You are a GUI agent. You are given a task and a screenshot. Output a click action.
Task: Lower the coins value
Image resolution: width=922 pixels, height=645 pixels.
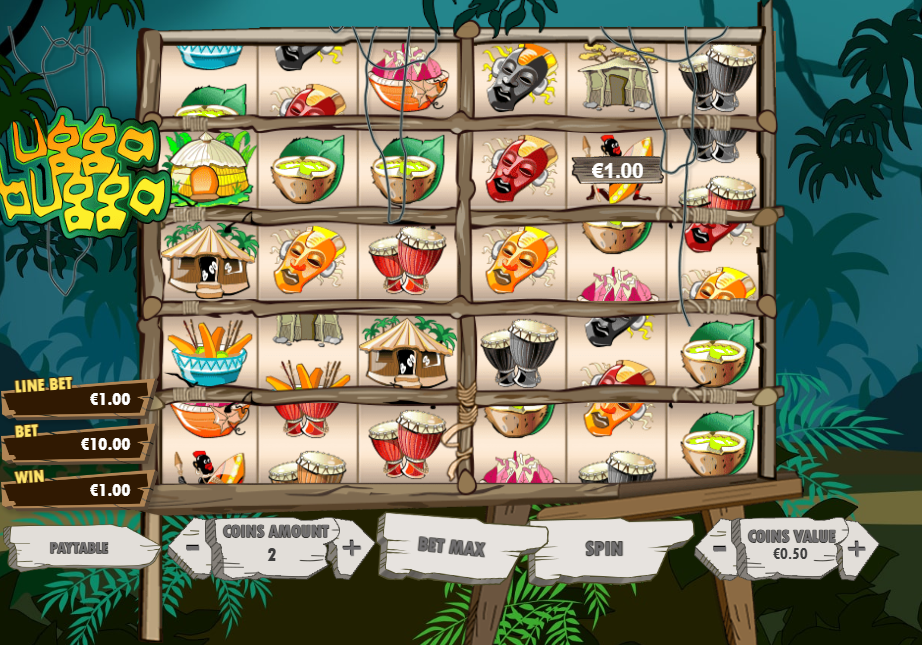[x=718, y=548]
